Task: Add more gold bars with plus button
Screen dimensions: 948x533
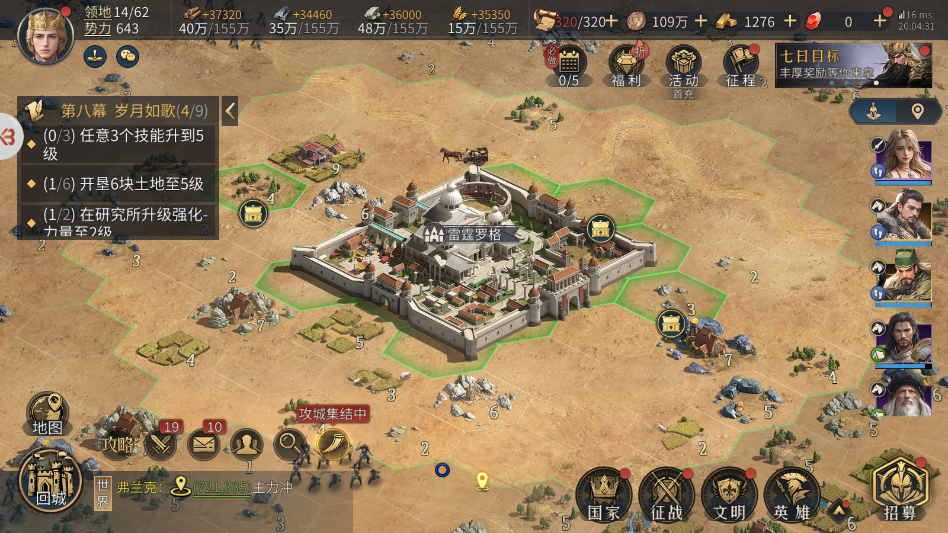Action: point(791,21)
